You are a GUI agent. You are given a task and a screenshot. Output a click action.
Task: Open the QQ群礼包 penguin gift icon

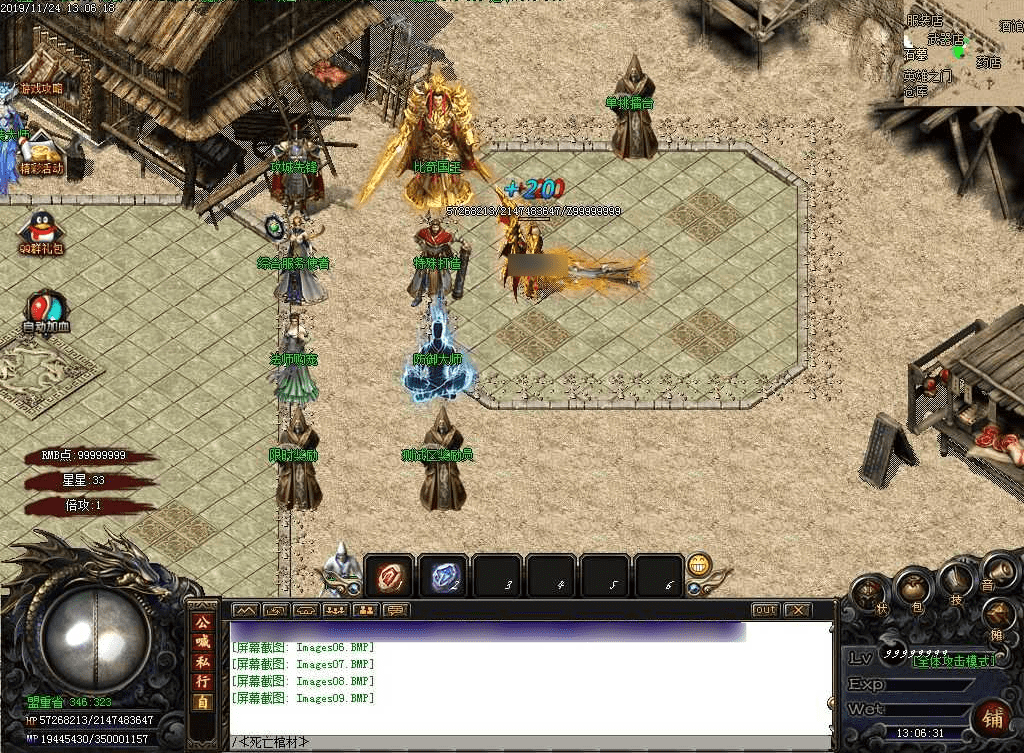pyautogui.click(x=41, y=232)
